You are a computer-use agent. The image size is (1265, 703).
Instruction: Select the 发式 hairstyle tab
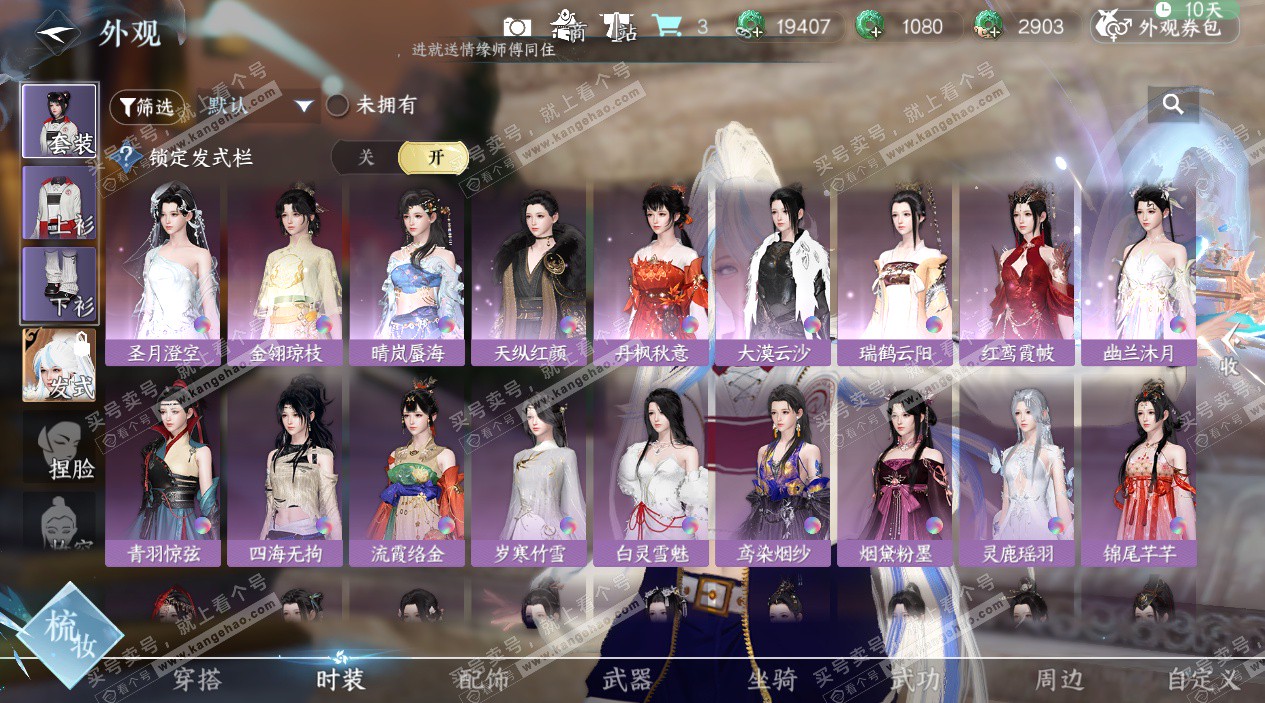[60, 366]
